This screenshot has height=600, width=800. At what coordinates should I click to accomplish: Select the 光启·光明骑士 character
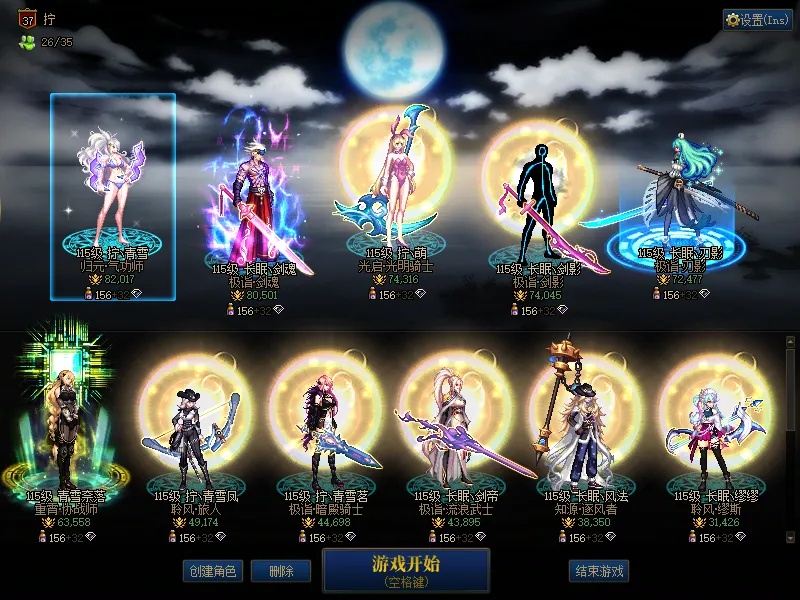click(x=396, y=190)
